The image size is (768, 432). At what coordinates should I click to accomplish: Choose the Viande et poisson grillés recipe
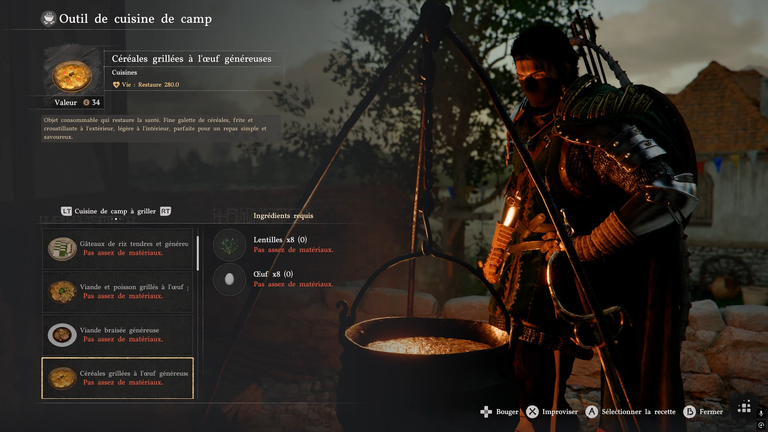click(117, 291)
